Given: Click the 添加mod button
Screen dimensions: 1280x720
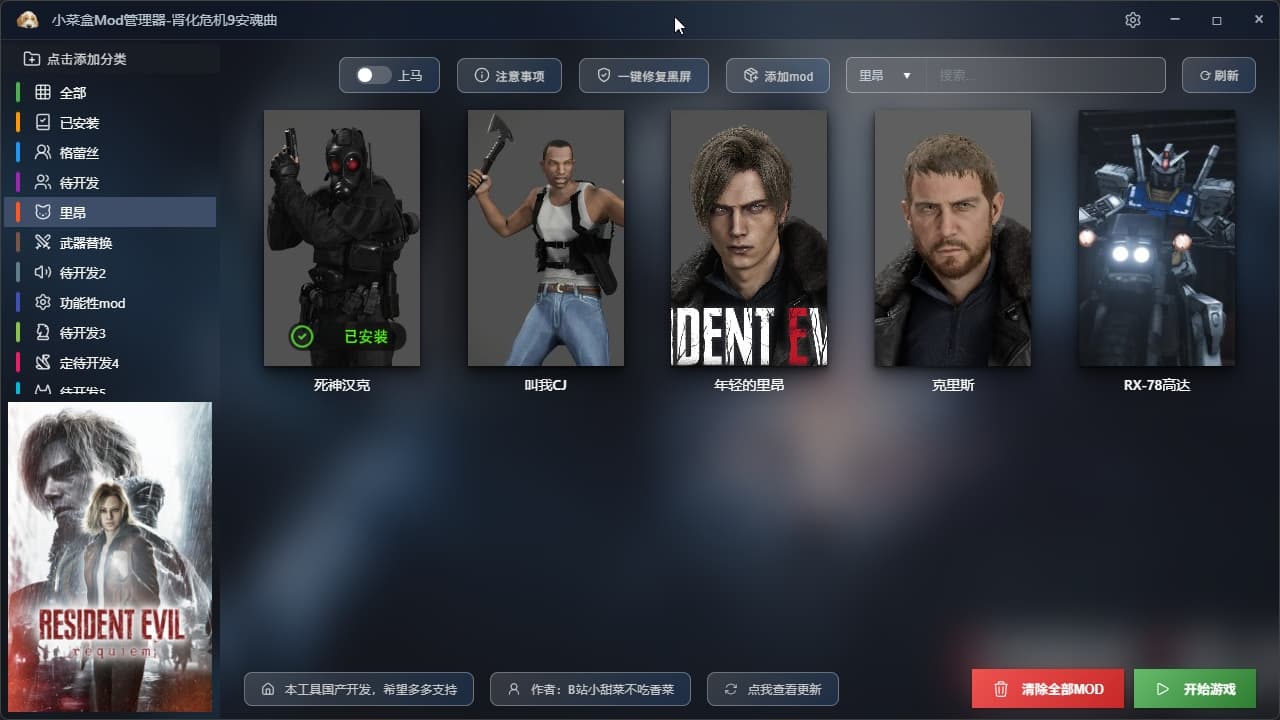Looking at the screenshot, I should pyautogui.click(x=777, y=76).
